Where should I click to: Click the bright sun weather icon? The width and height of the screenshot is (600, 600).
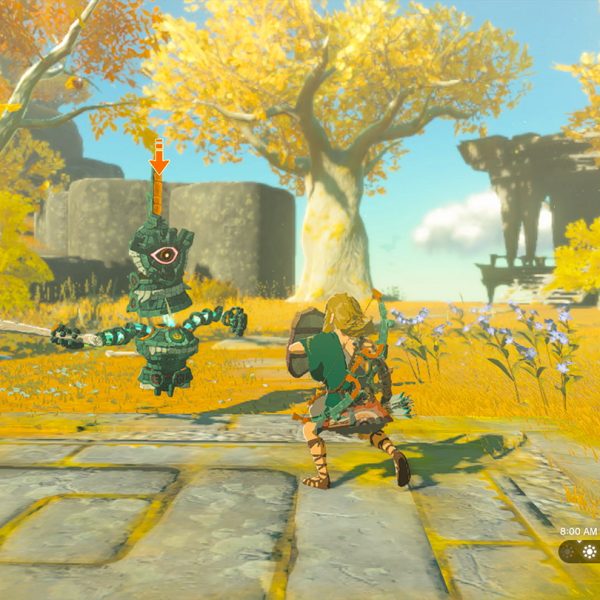click(x=588, y=552)
